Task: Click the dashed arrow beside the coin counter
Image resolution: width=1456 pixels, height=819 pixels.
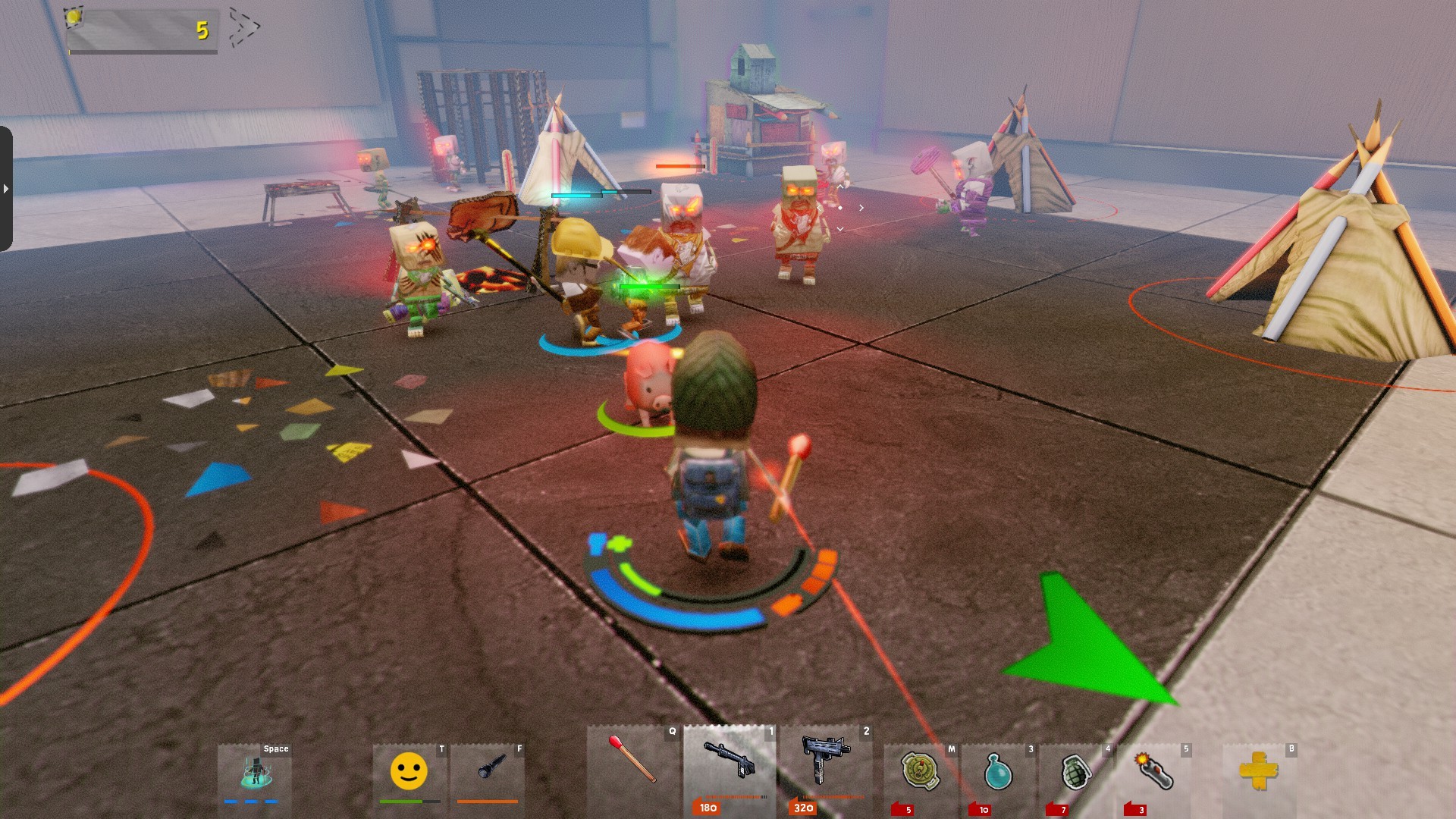Action: point(243,27)
